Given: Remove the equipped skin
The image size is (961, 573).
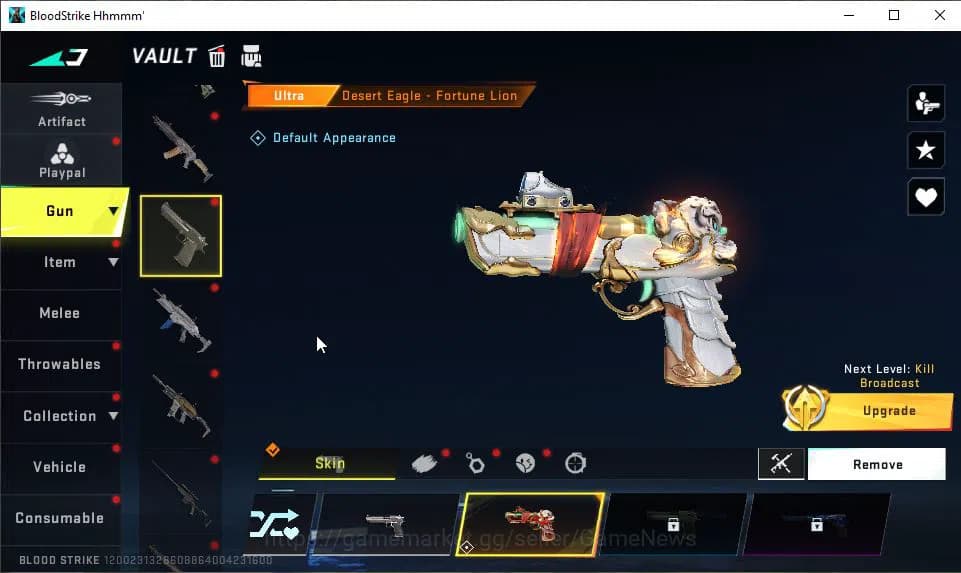Looking at the screenshot, I should point(876,464).
